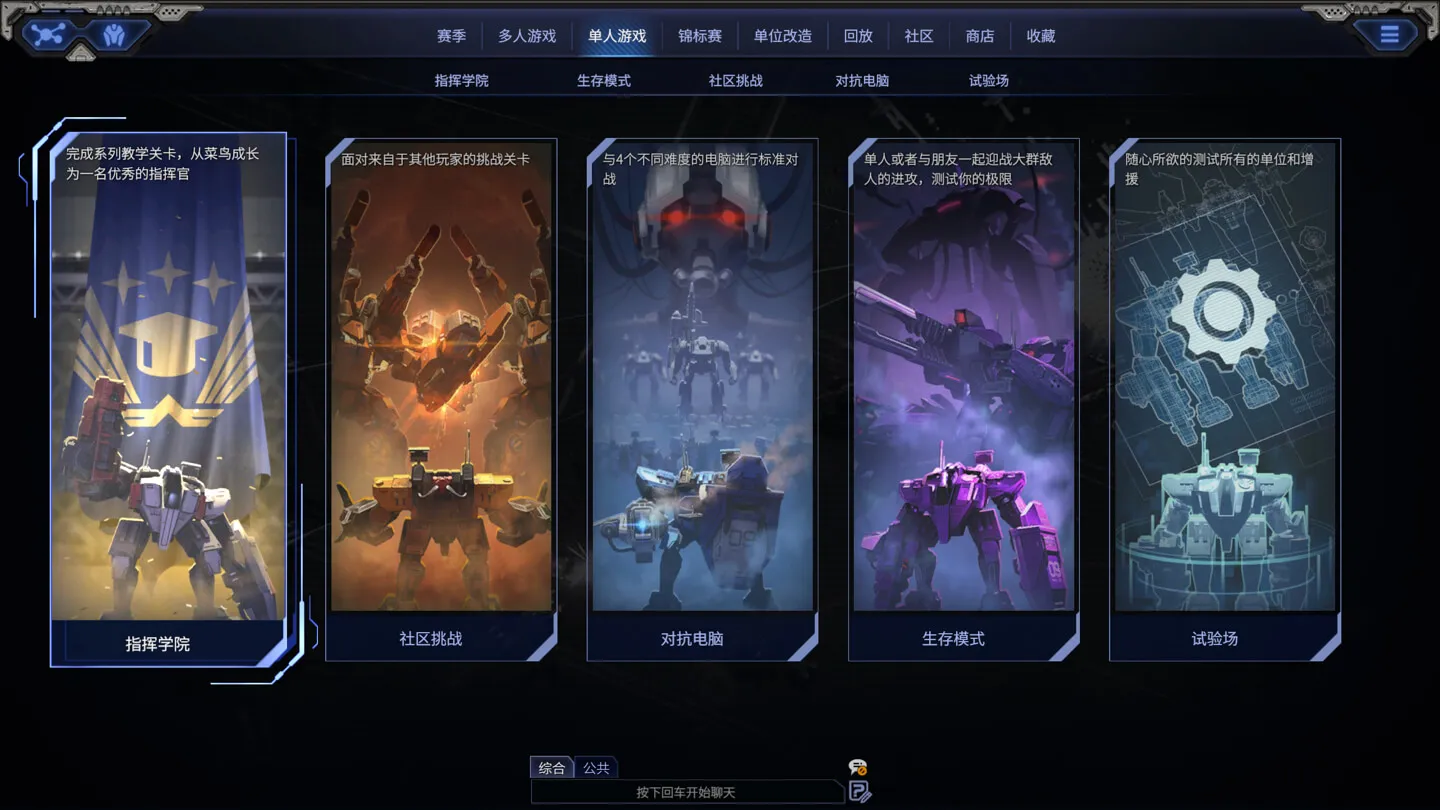
Task: Switch to the 社区 community tab
Action: tap(919, 36)
